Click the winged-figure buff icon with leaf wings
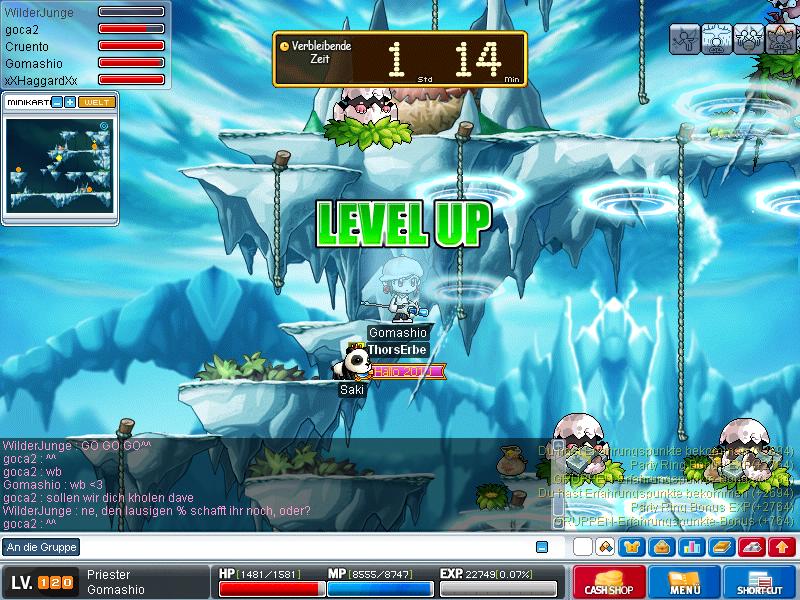The image size is (800, 600). point(779,40)
